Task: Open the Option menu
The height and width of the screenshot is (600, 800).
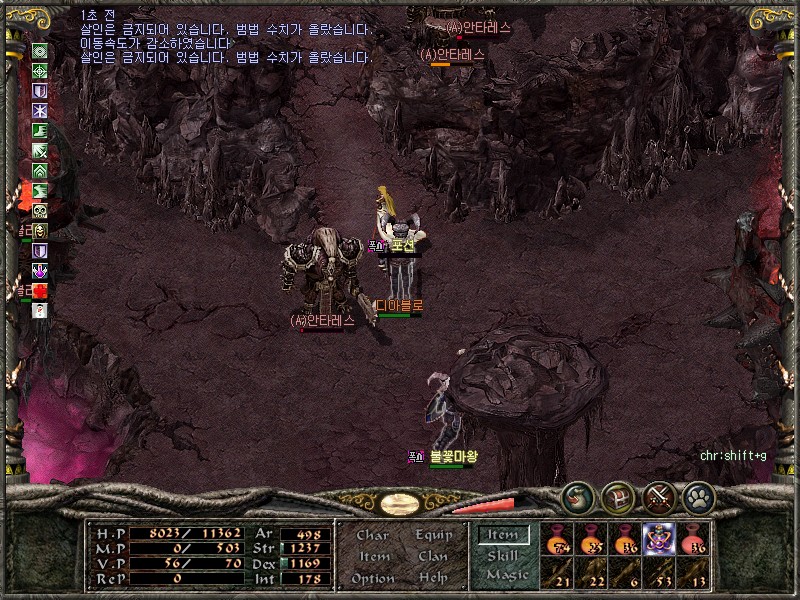Action: click(x=372, y=578)
